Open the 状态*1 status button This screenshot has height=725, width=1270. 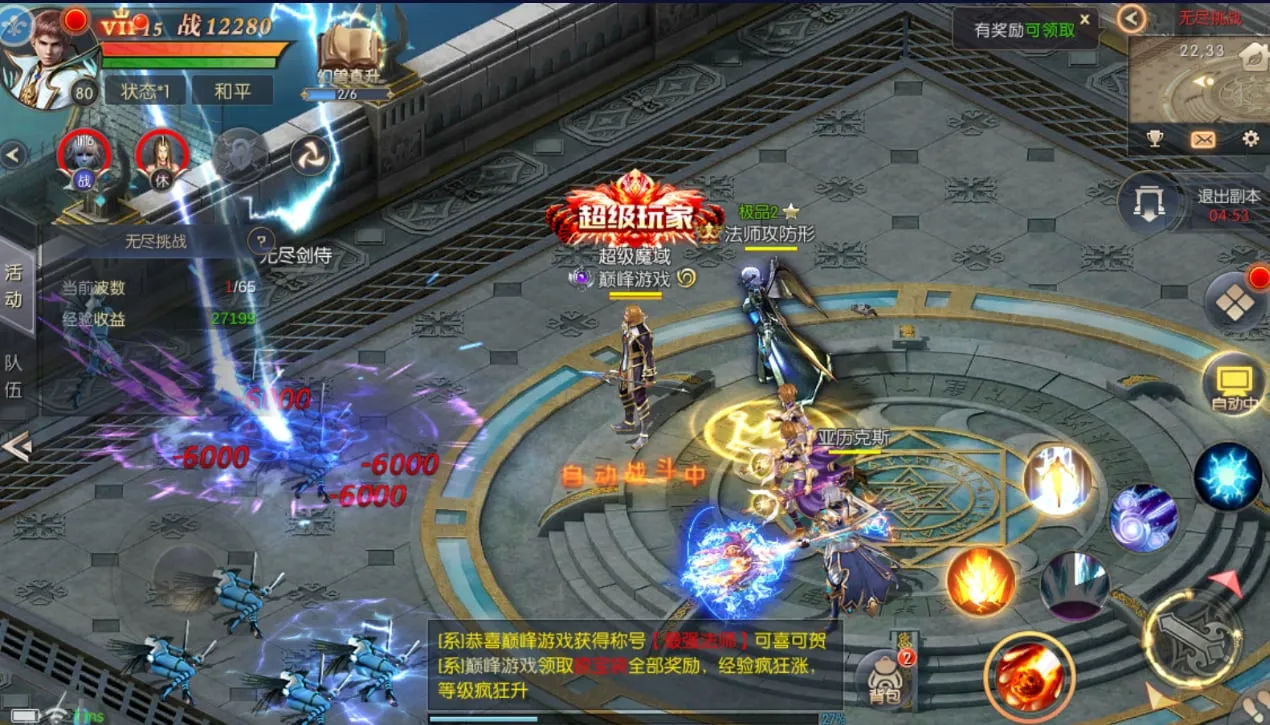[146, 91]
